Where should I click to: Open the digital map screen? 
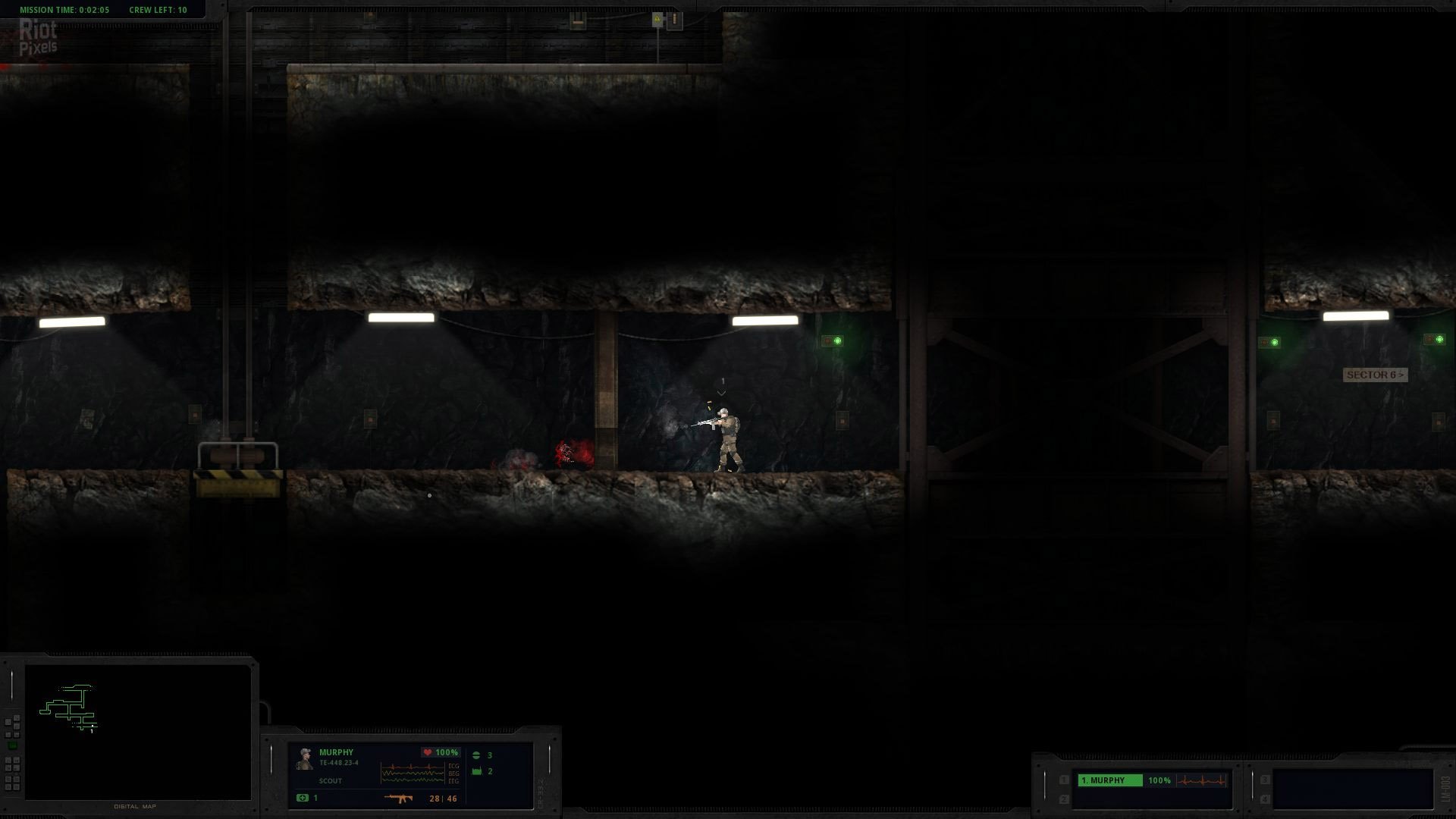coord(137,732)
